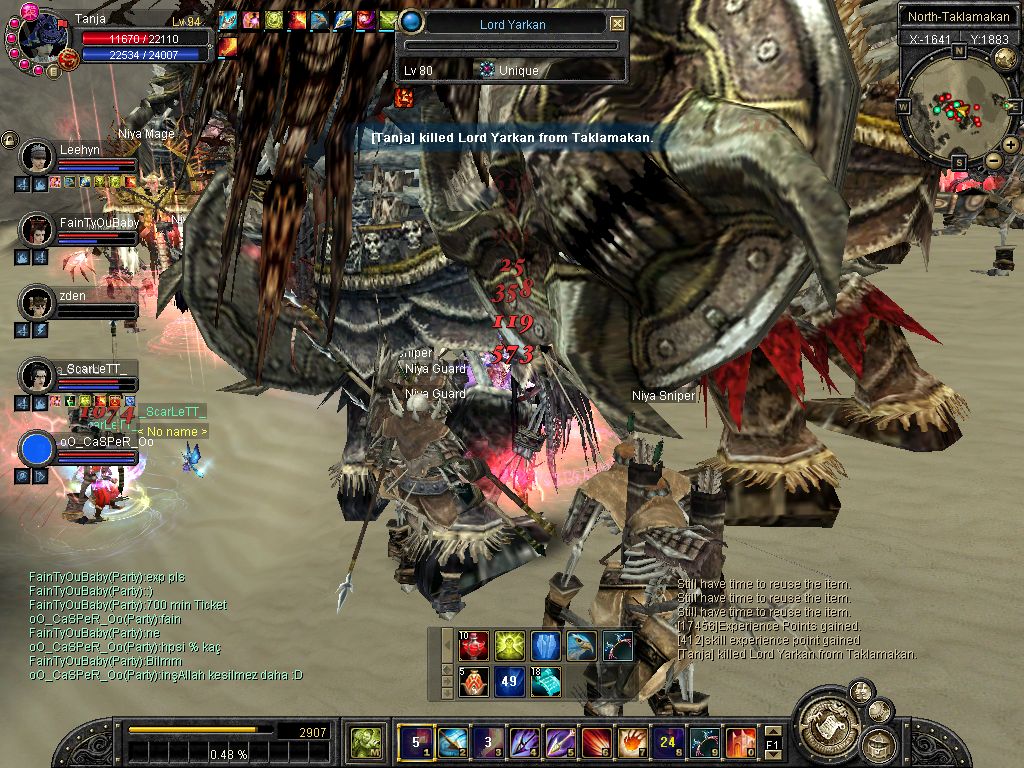Activate the red fortress skill, slot 0
The image size is (1024, 768).
click(x=740, y=742)
